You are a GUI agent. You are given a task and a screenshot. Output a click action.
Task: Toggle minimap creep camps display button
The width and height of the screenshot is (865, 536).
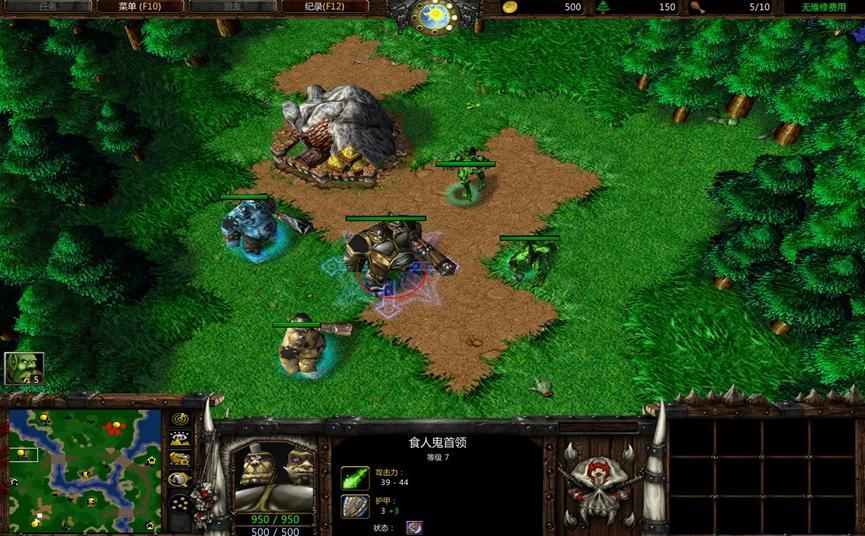click(x=180, y=479)
